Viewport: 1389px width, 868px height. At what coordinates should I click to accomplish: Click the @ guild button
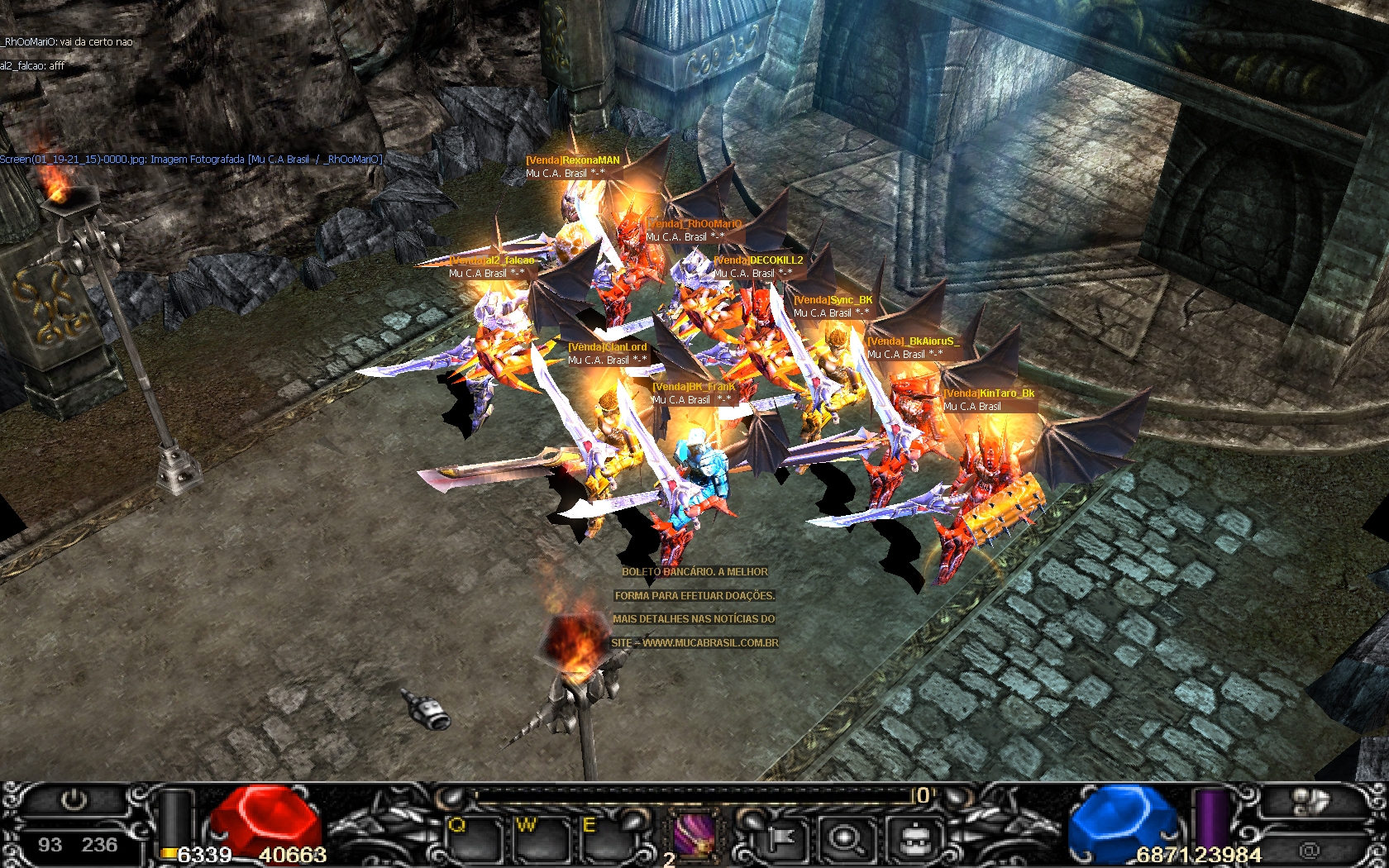point(1309,849)
